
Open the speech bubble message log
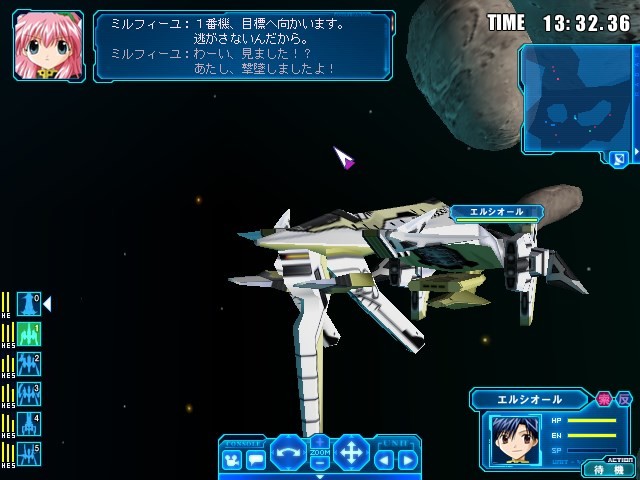[x=255, y=461]
